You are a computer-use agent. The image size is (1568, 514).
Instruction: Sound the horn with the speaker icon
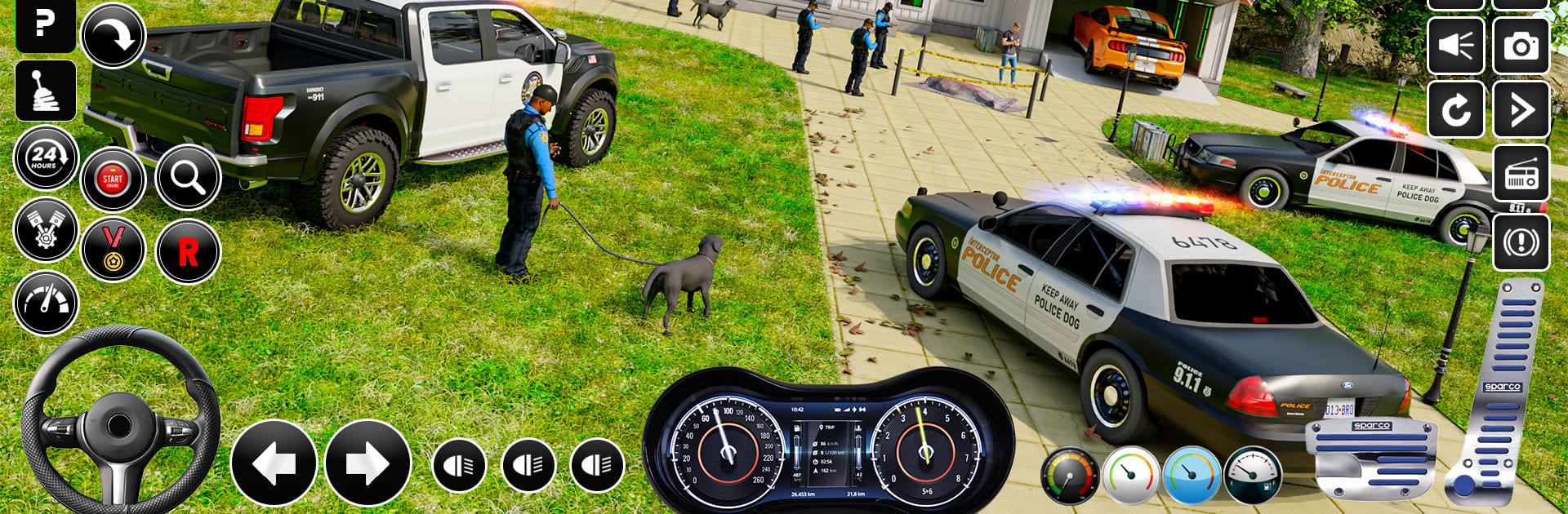pos(1455,46)
